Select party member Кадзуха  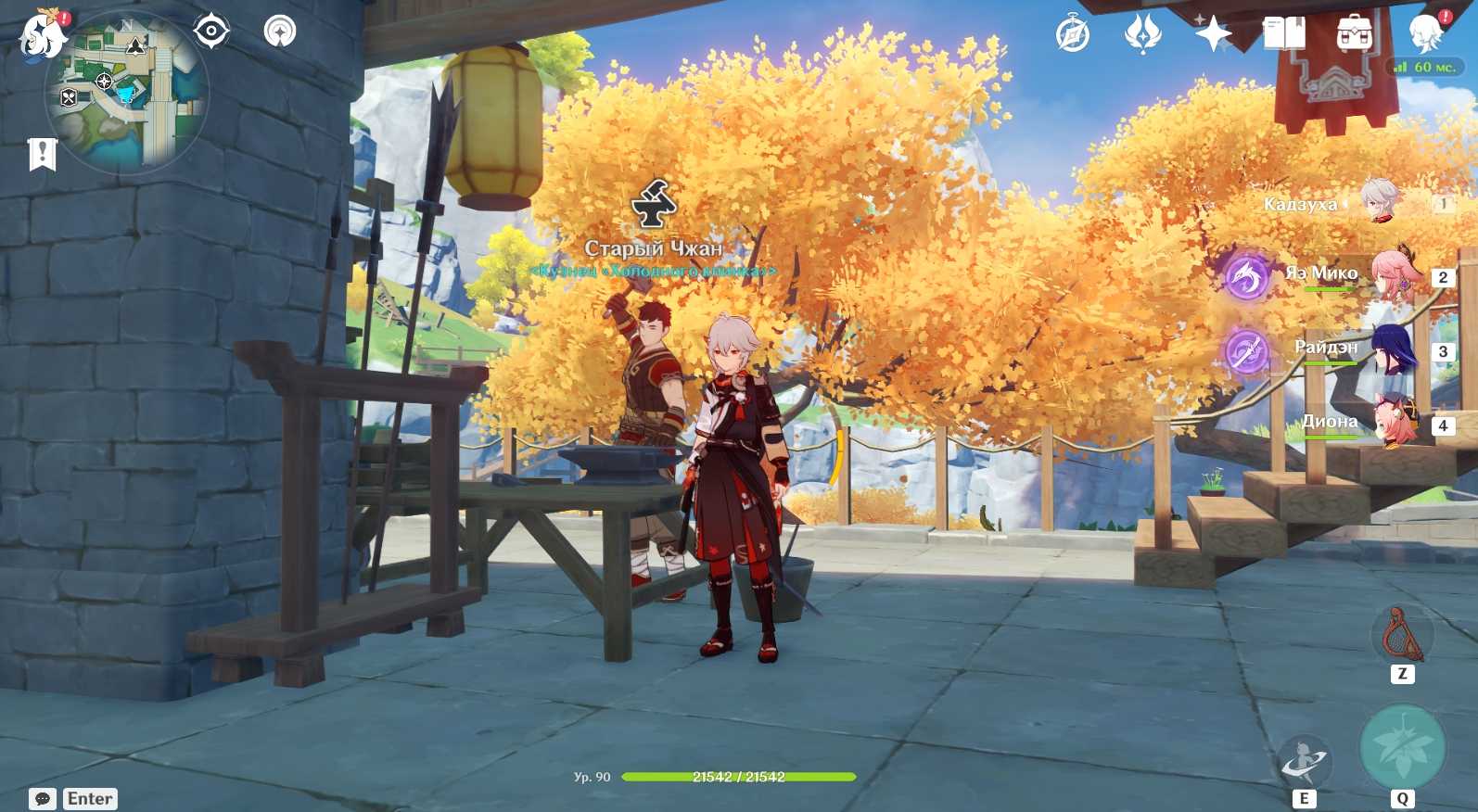click(x=1379, y=202)
